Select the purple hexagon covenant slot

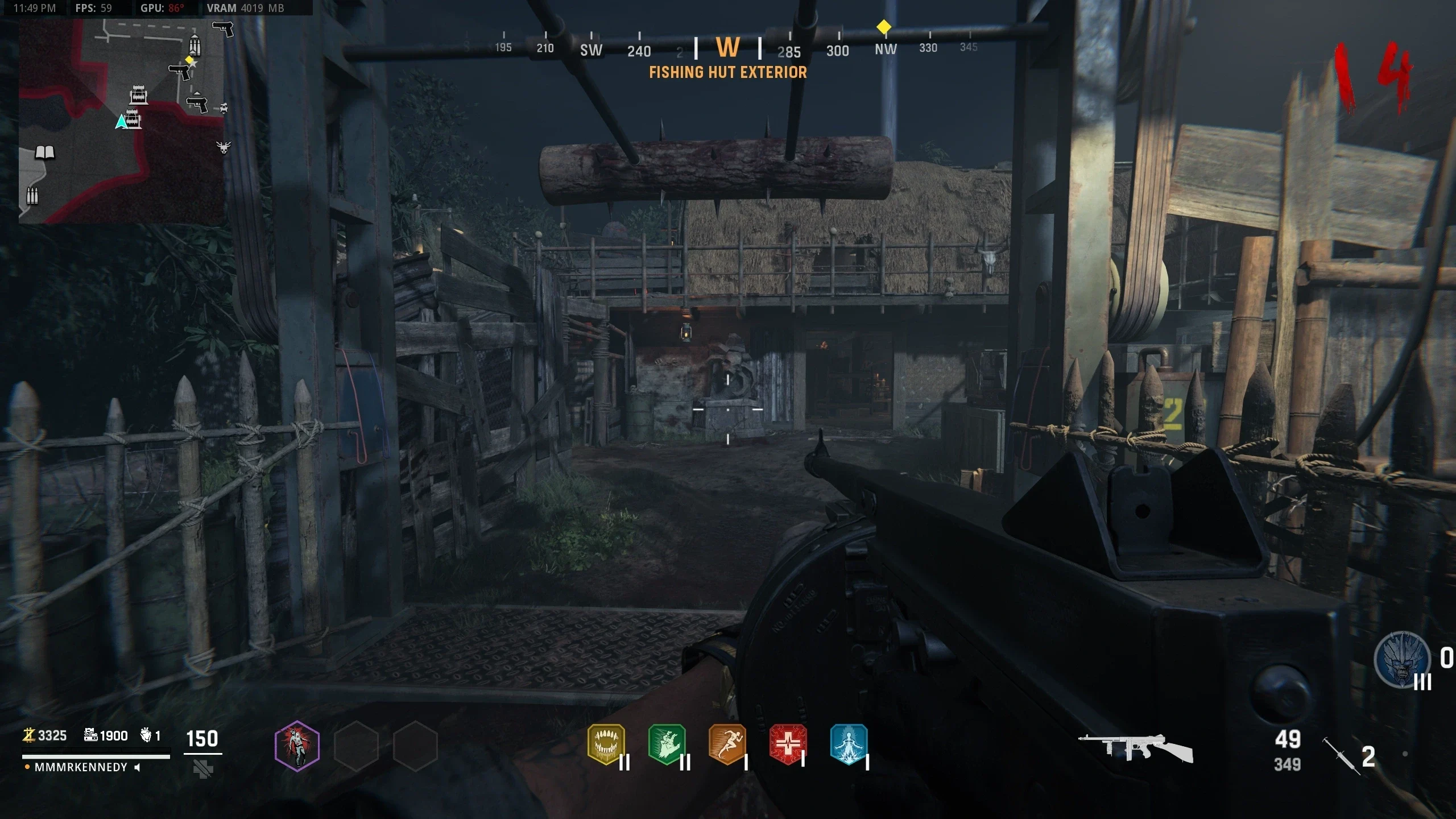[297, 746]
